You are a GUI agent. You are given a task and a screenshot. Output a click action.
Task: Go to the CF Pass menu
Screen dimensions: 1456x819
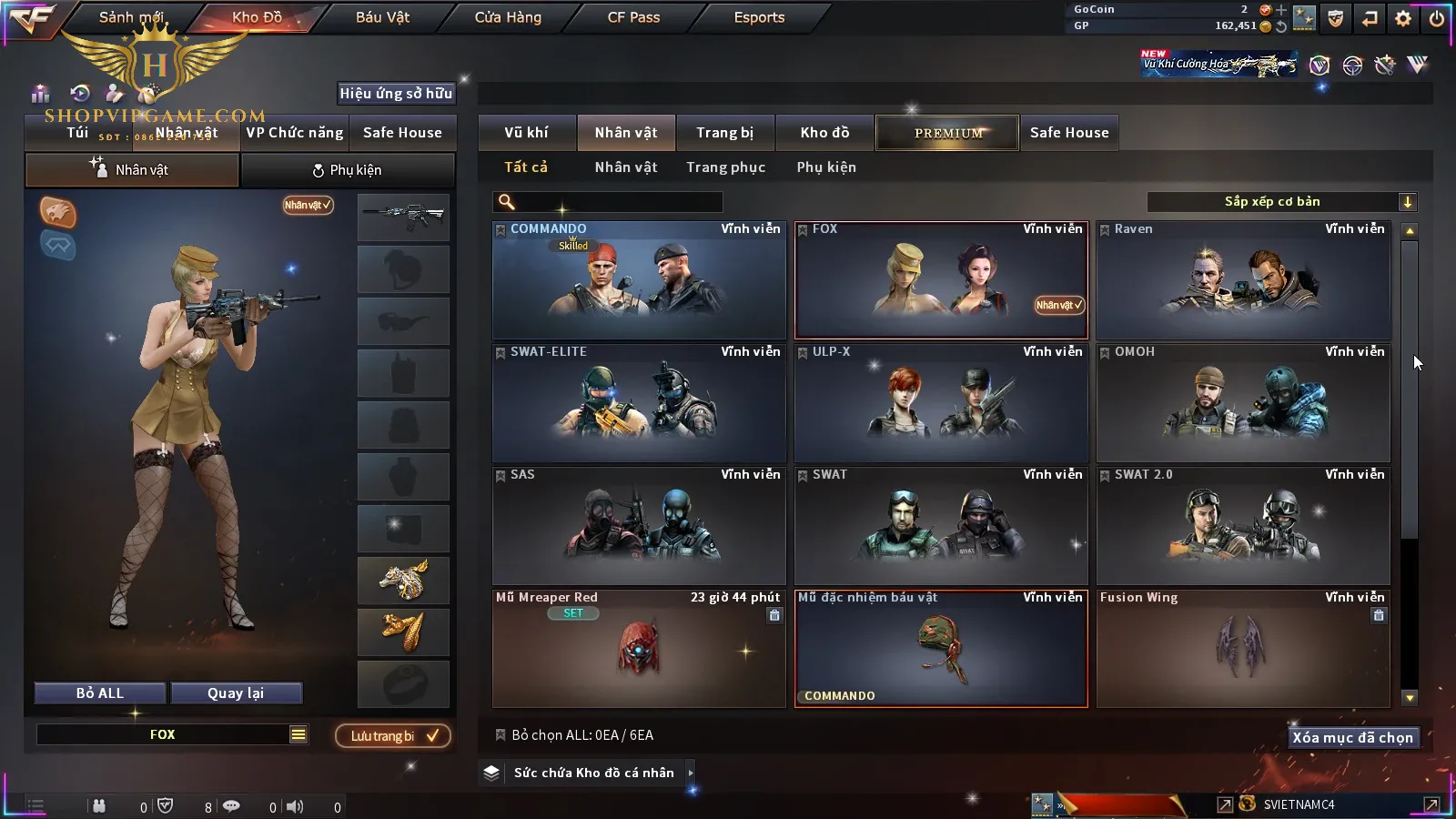(633, 17)
